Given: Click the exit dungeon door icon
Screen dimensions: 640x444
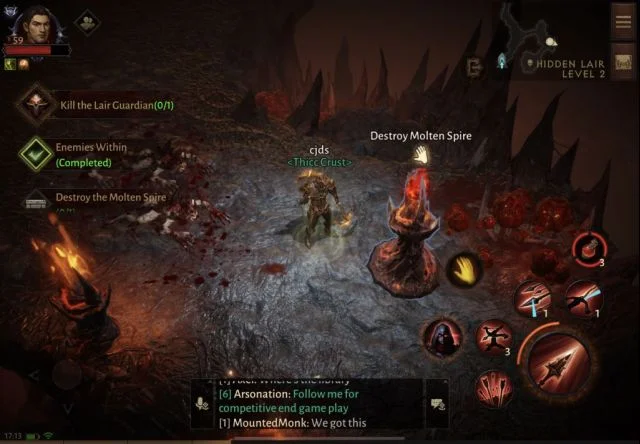Looking at the screenshot, I should [x=476, y=66].
